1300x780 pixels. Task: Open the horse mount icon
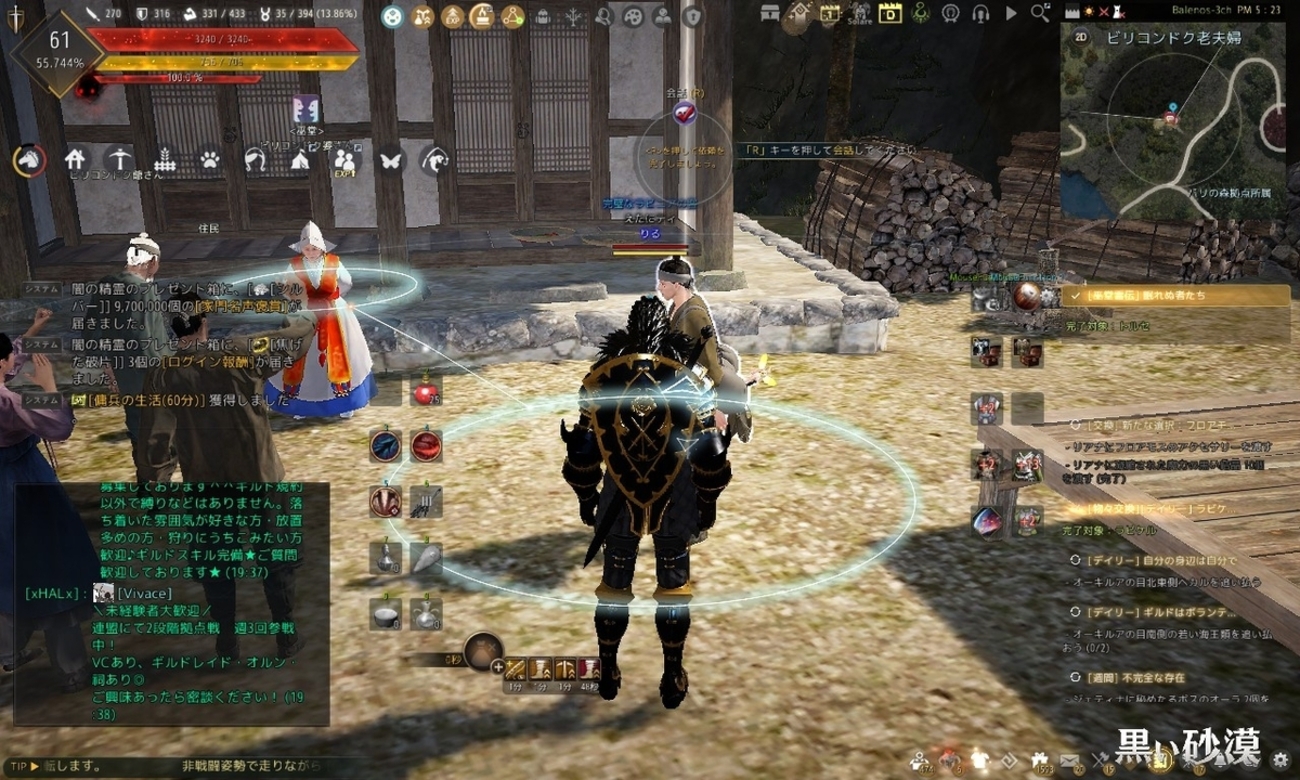coord(29,159)
